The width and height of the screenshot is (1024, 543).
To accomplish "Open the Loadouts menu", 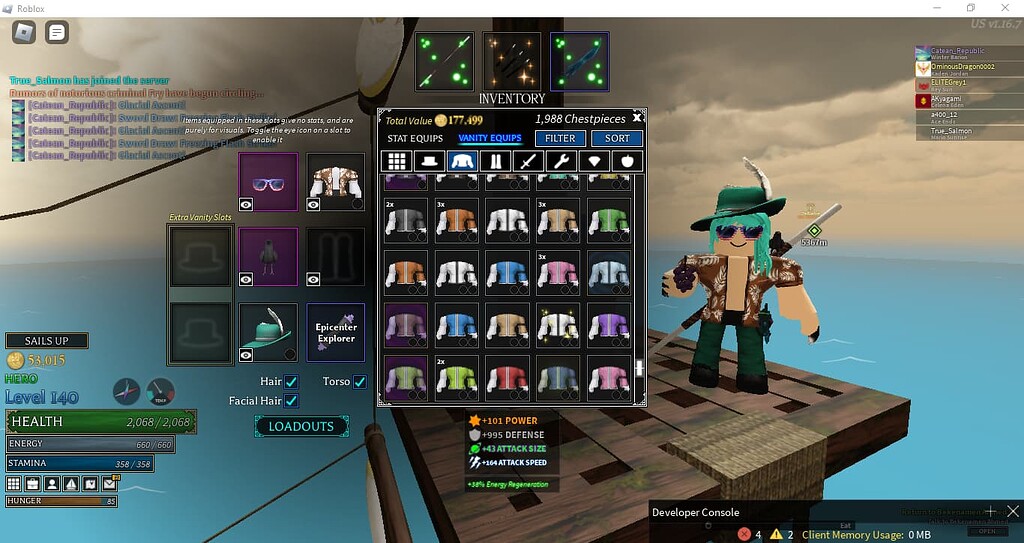I will pos(301,426).
